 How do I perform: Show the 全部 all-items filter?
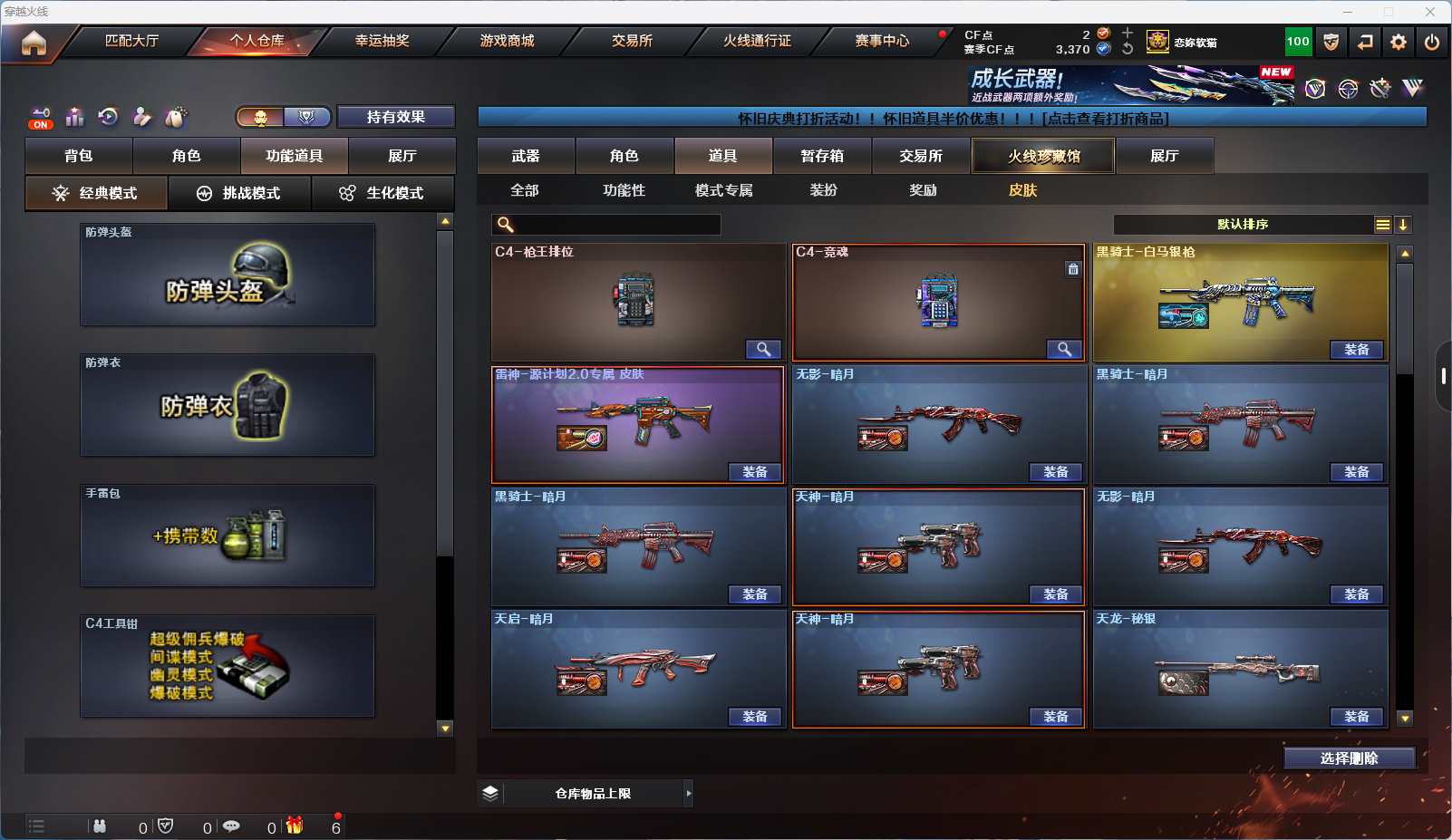(525, 190)
